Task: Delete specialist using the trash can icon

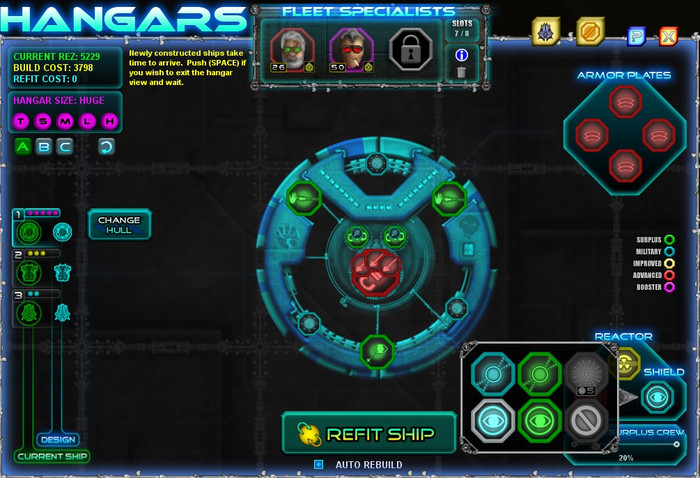Action: (x=461, y=72)
